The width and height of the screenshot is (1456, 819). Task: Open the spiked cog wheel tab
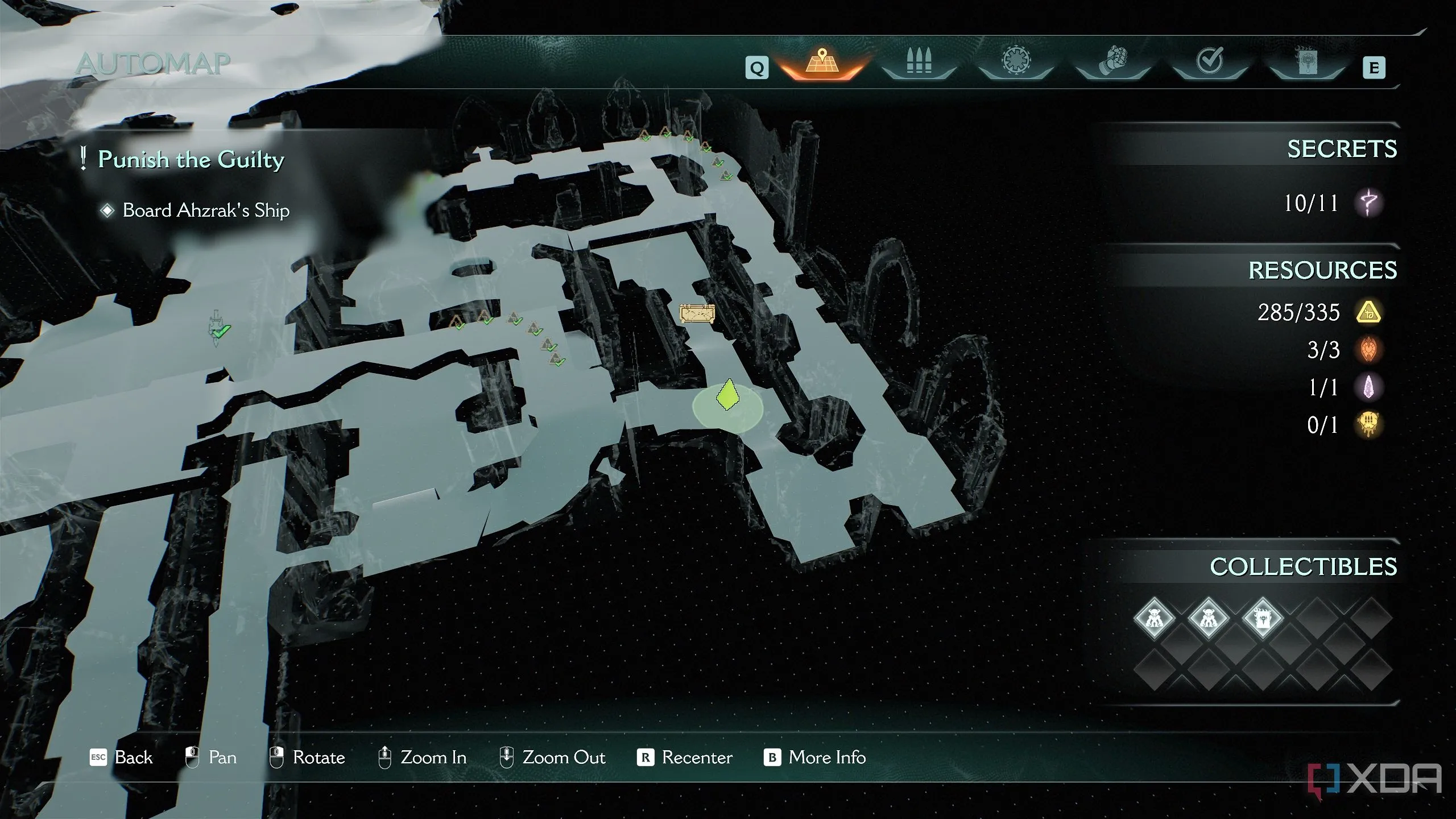point(1016,63)
